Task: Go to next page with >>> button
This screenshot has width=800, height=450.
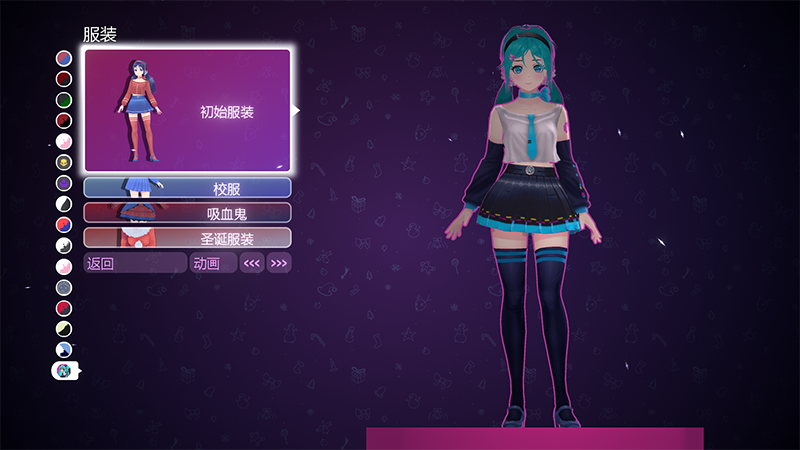Action: pyautogui.click(x=279, y=264)
